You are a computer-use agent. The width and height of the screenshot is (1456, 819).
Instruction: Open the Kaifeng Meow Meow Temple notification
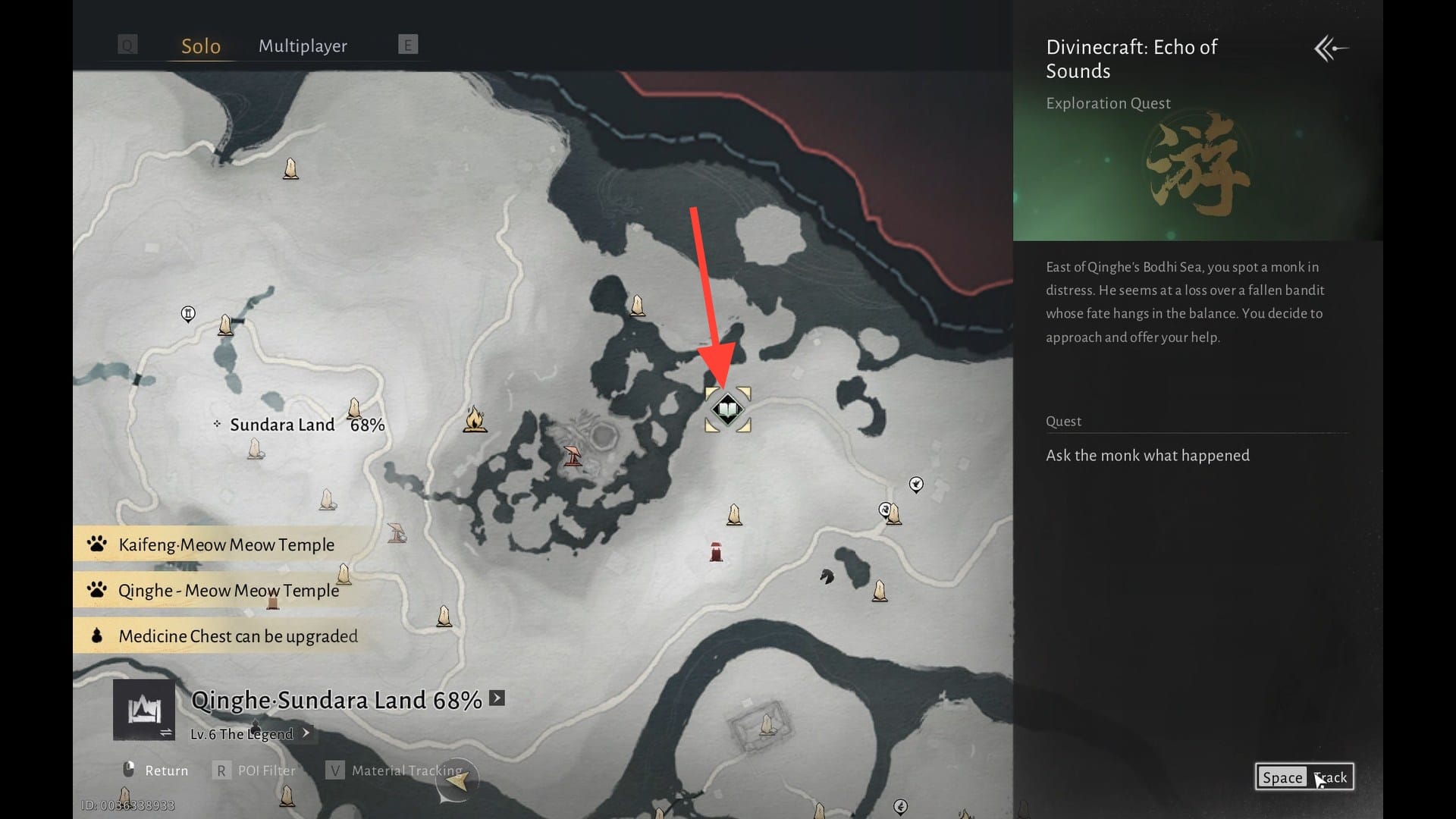(226, 544)
